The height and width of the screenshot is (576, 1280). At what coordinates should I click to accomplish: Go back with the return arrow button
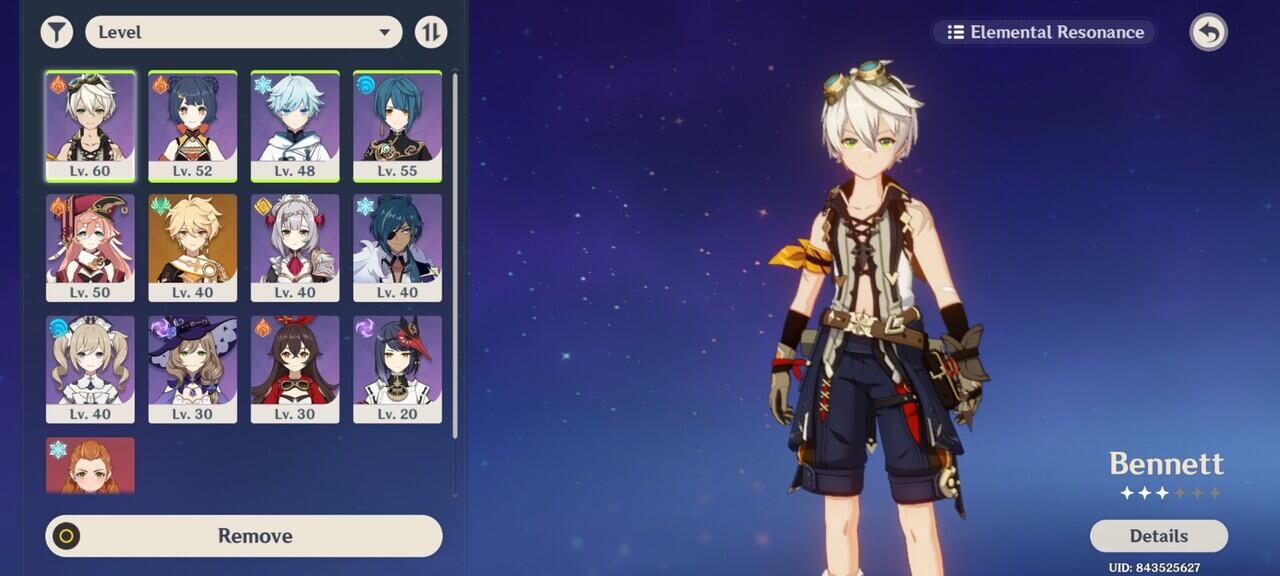click(x=1208, y=32)
